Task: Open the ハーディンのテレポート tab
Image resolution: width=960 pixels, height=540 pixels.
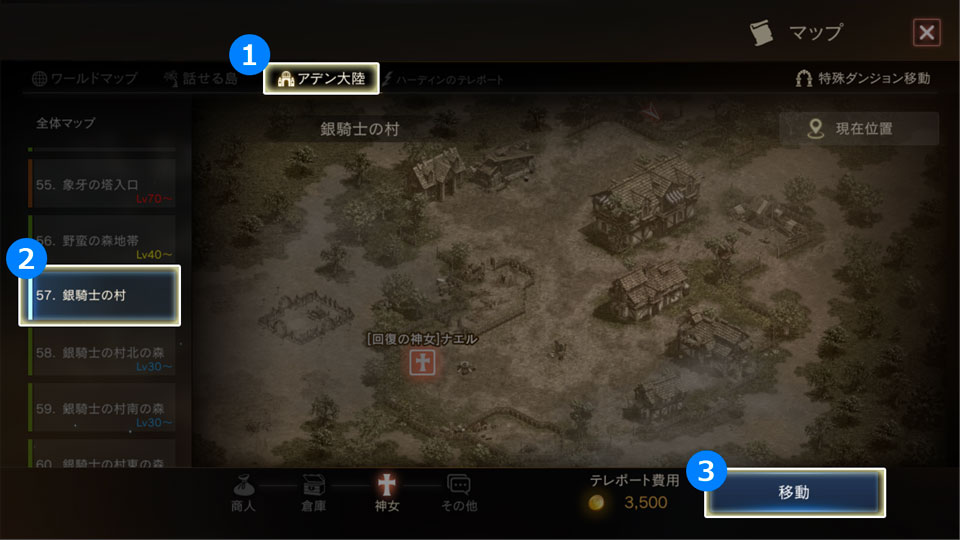Action: (x=443, y=79)
